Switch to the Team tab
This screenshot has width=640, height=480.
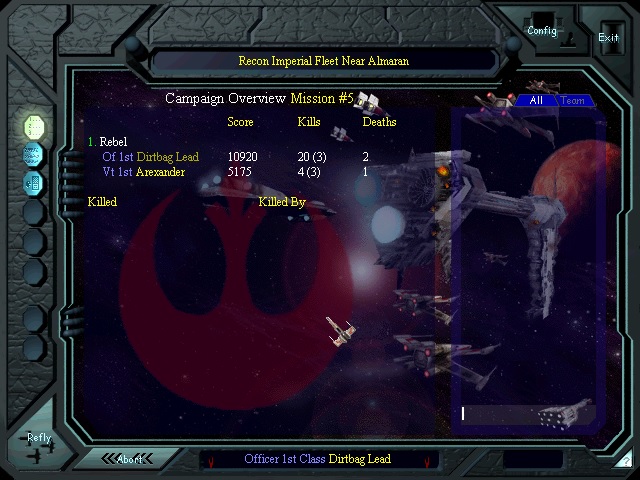(573, 101)
